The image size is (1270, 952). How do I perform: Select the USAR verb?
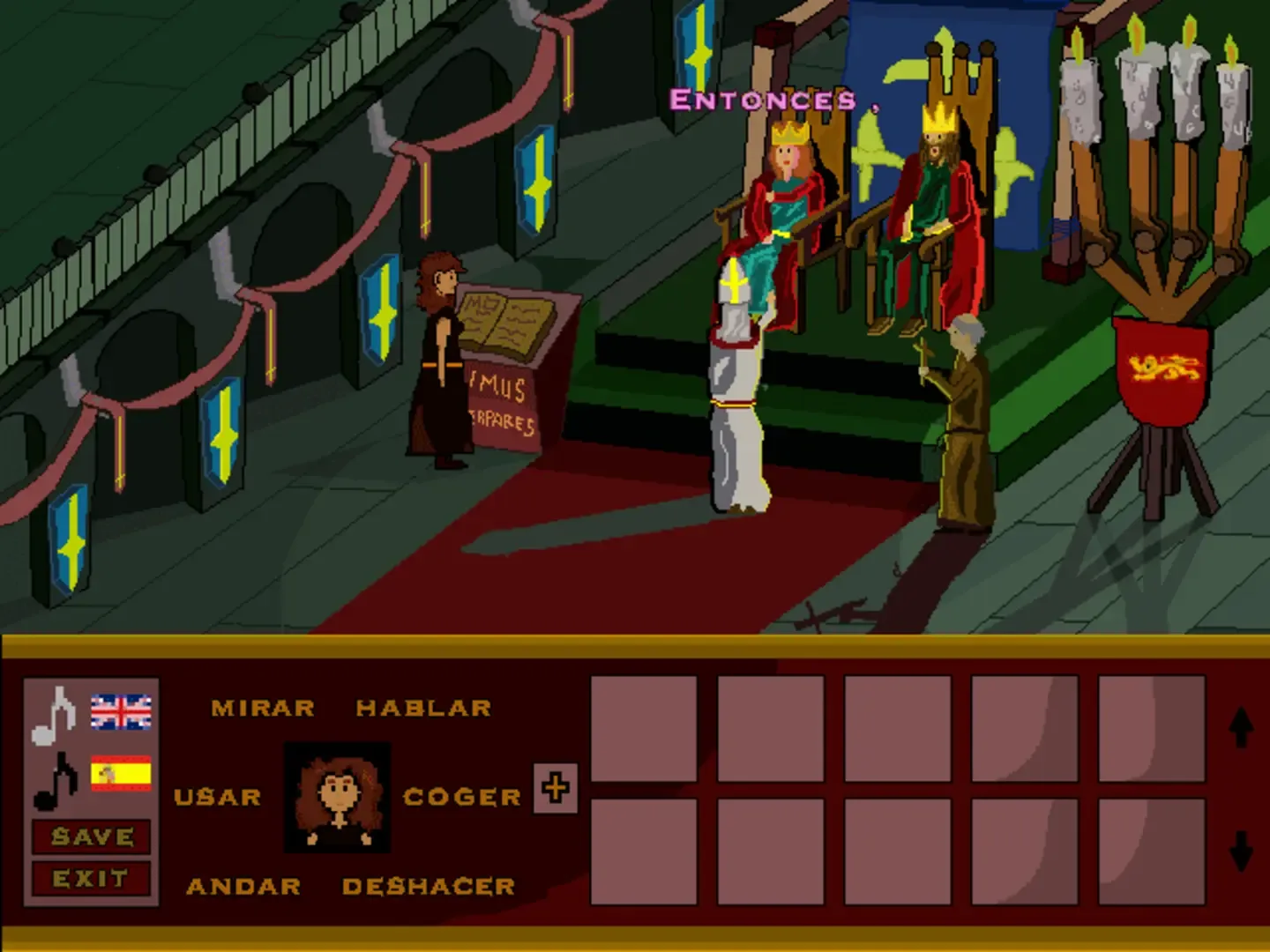point(216,796)
